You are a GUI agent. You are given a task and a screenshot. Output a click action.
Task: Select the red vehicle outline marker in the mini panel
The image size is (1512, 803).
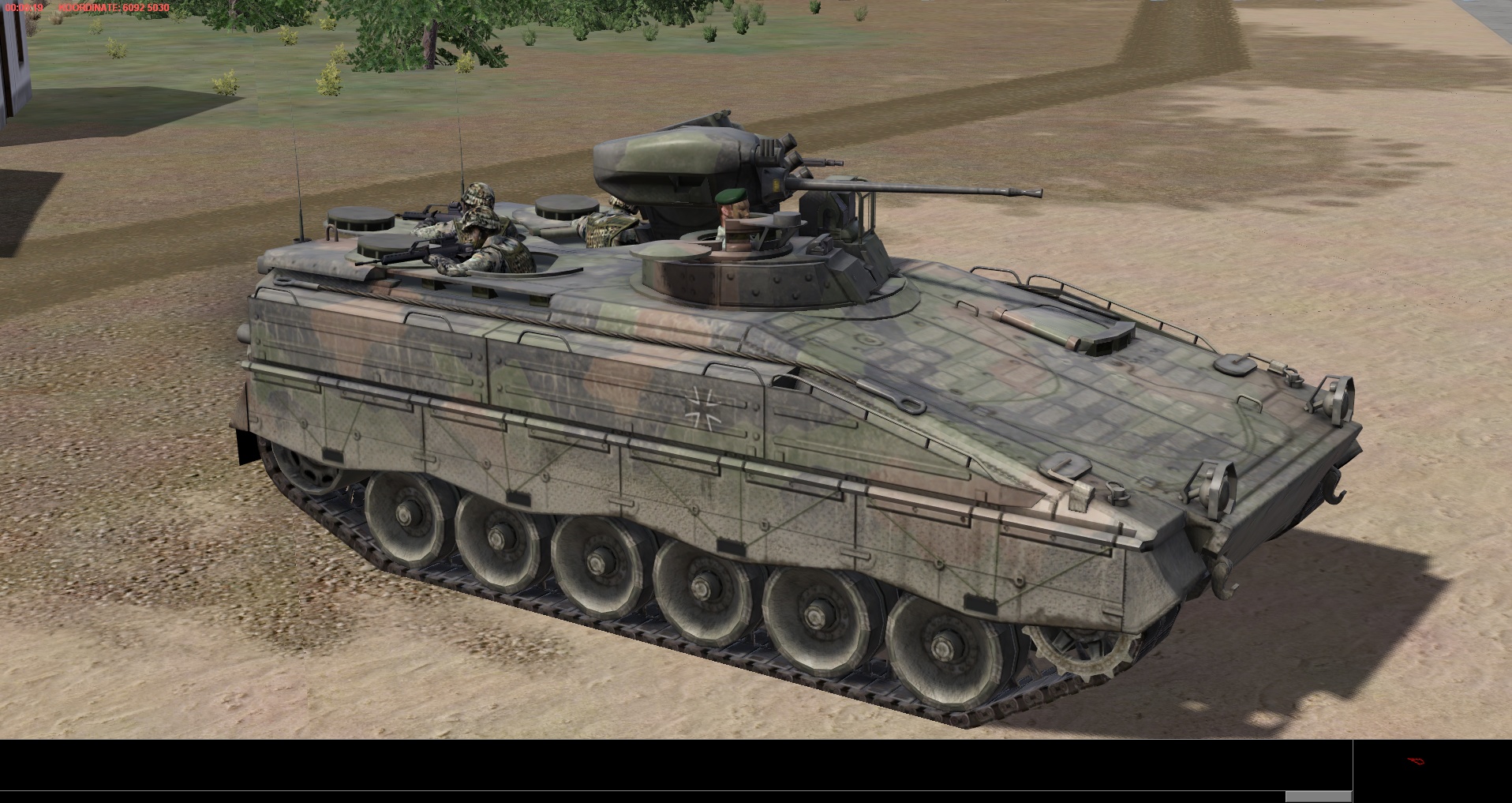(x=1415, y=762)
